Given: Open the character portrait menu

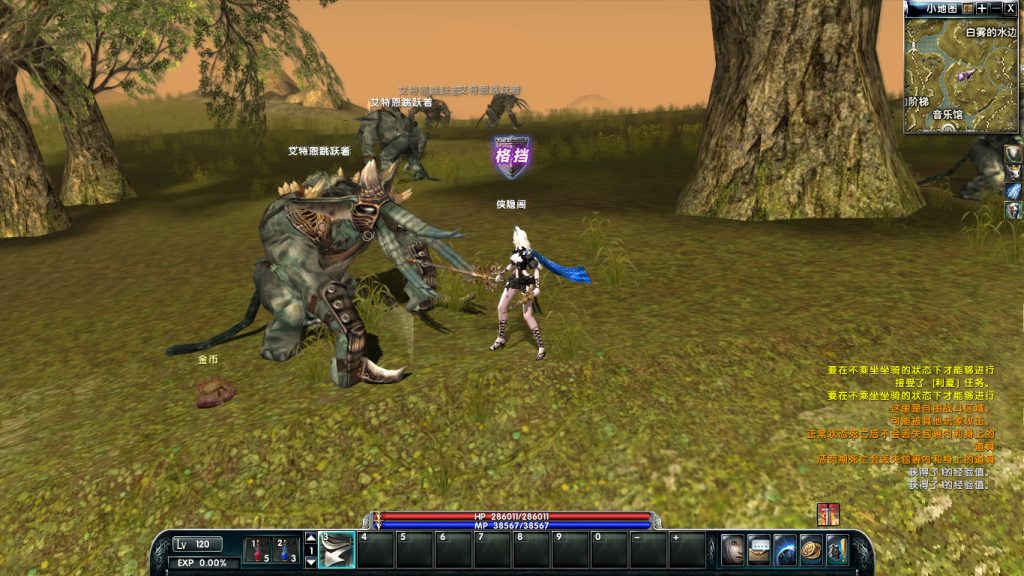Looking at the screenshot, I should 733,550.
